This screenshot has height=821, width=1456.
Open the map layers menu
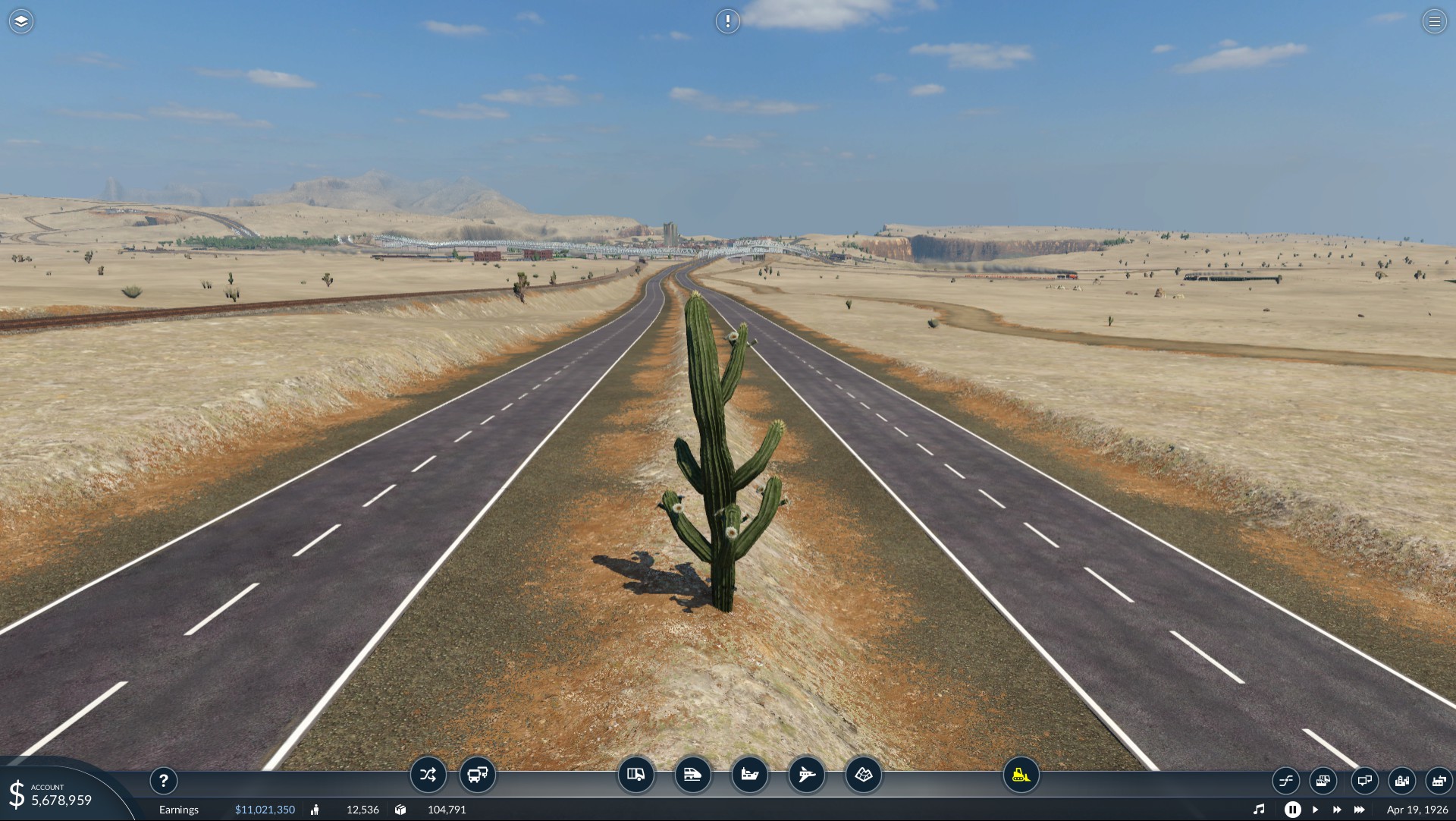[x=21, y=21]
